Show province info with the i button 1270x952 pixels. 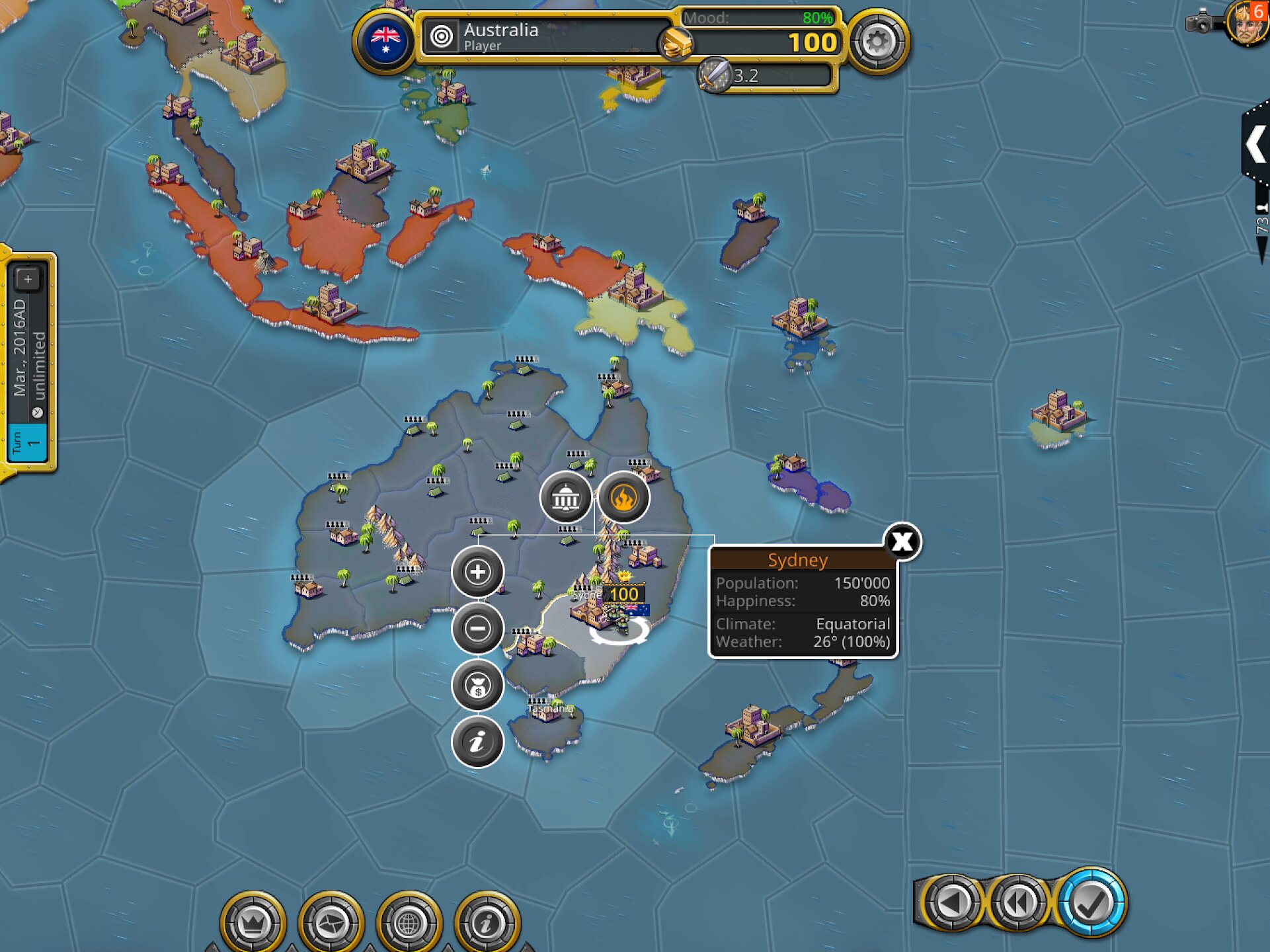(477, 742)
